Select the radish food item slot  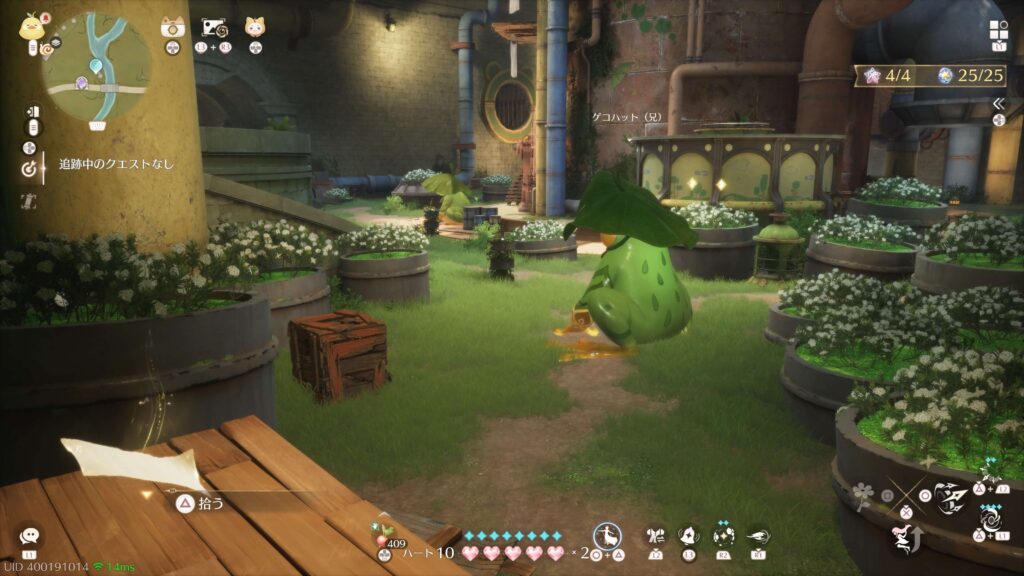[382, 529]
